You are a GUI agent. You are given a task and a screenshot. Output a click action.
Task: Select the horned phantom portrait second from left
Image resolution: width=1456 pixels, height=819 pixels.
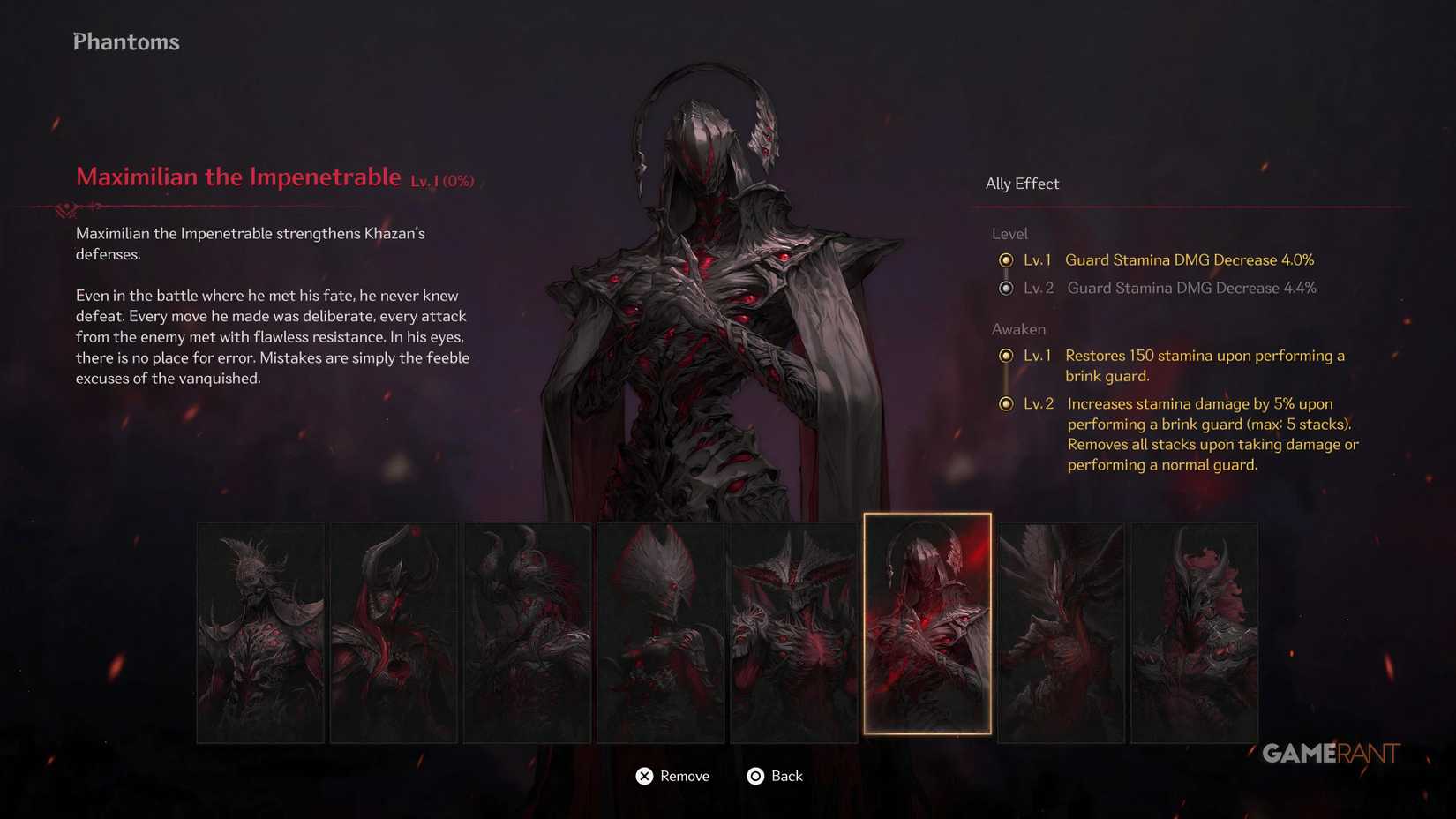[x=394, y=629]
